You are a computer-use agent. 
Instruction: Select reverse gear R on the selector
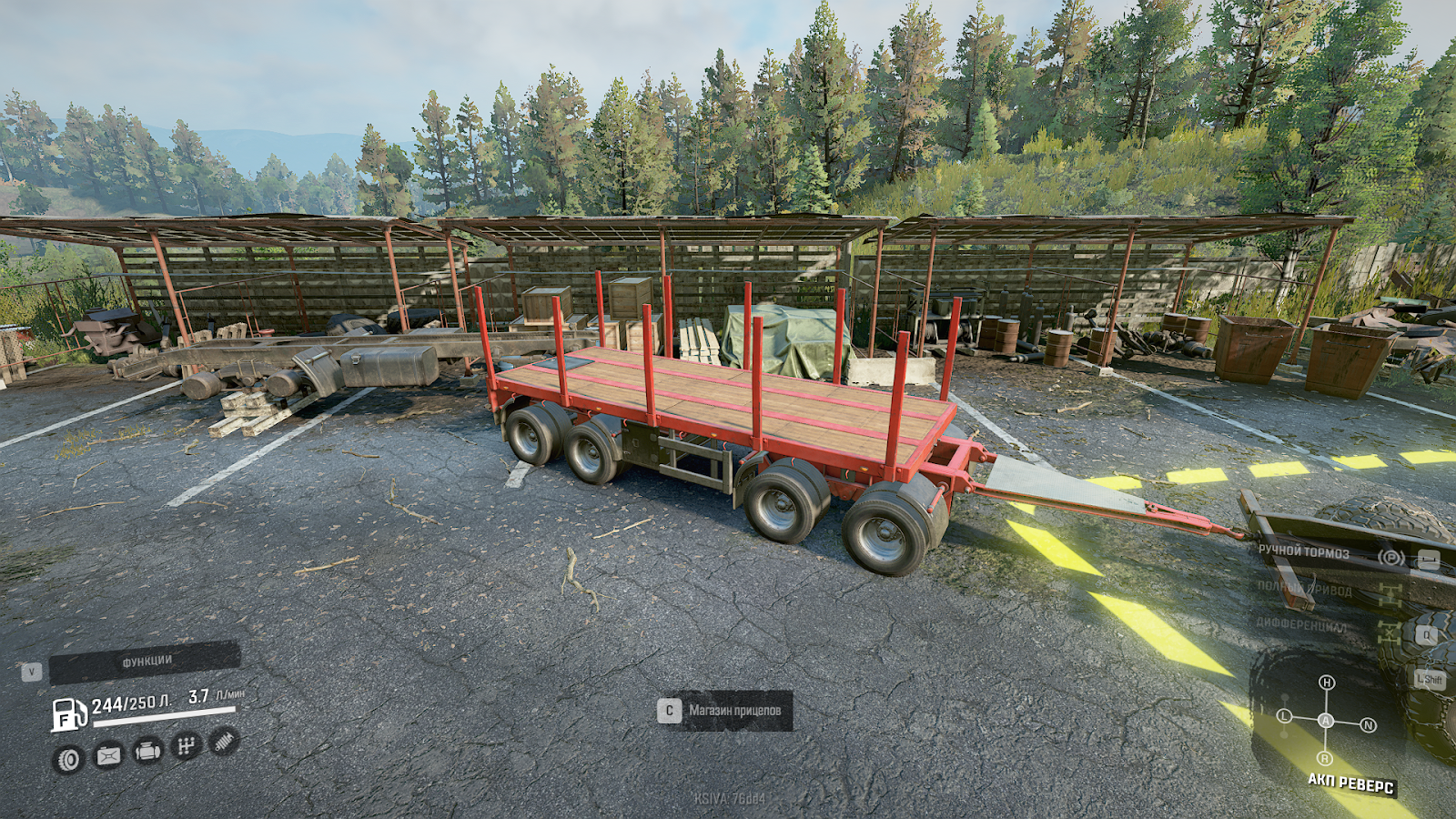point(1324,757)
